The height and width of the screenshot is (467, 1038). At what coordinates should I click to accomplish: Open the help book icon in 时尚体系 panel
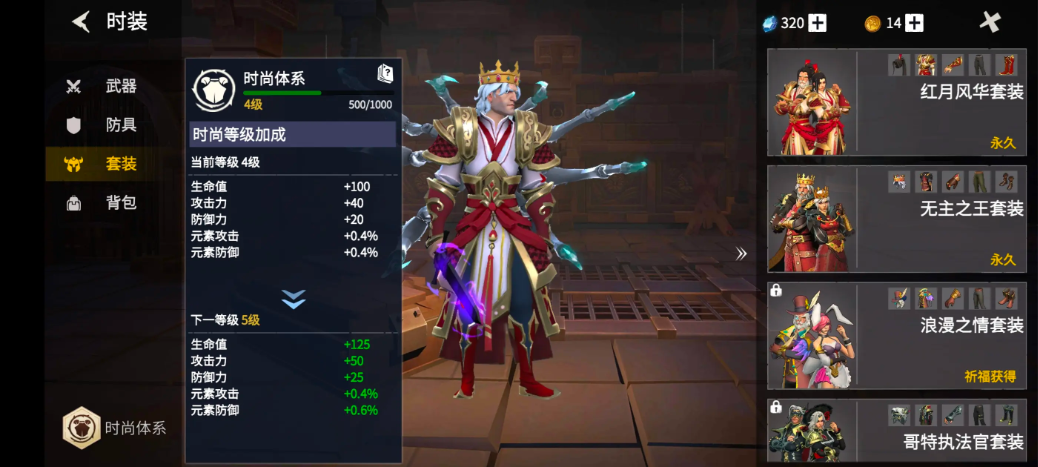(385, 73)
